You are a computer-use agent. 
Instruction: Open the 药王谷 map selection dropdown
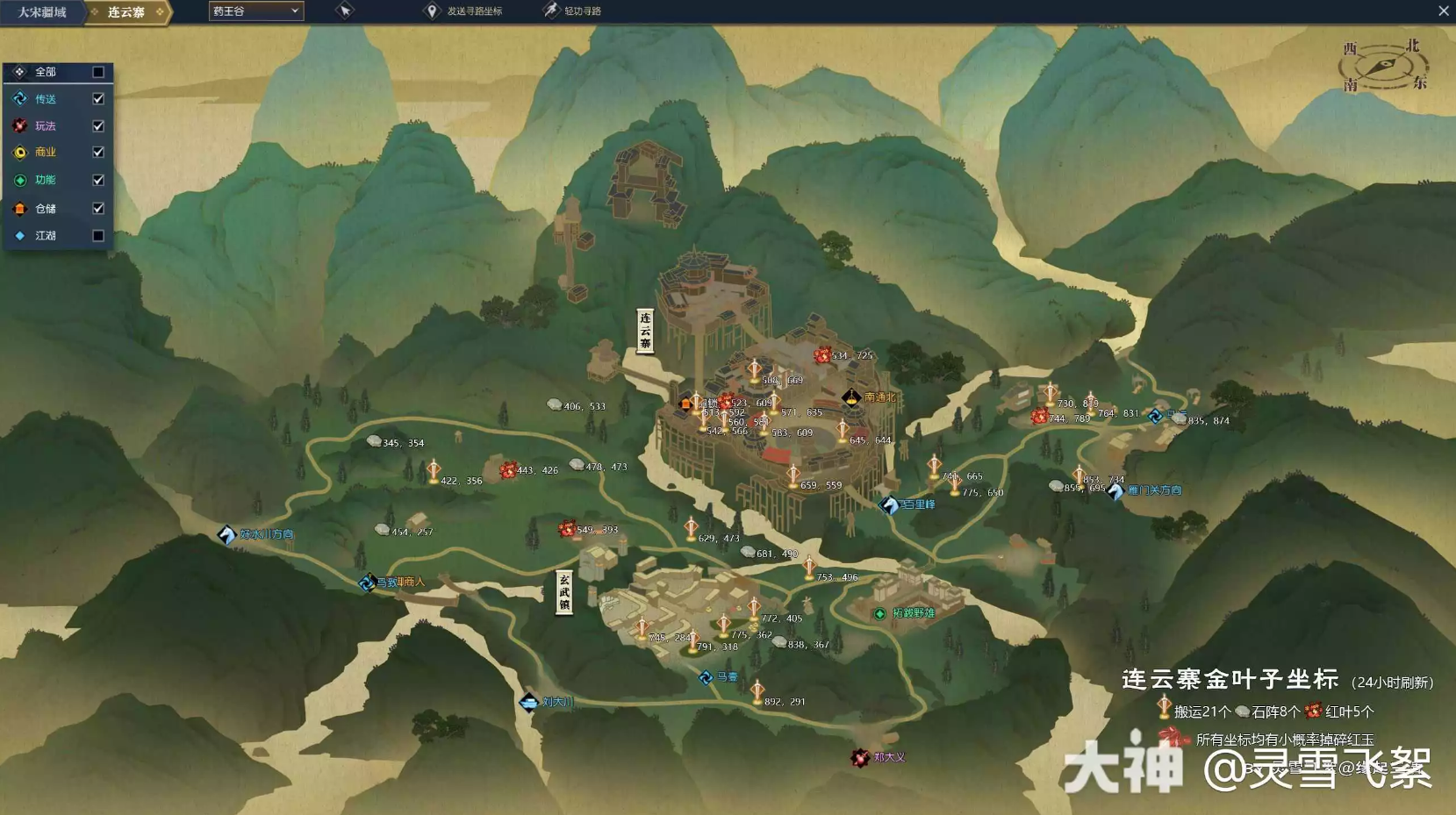pyautogui.click(x=255, y=11)
